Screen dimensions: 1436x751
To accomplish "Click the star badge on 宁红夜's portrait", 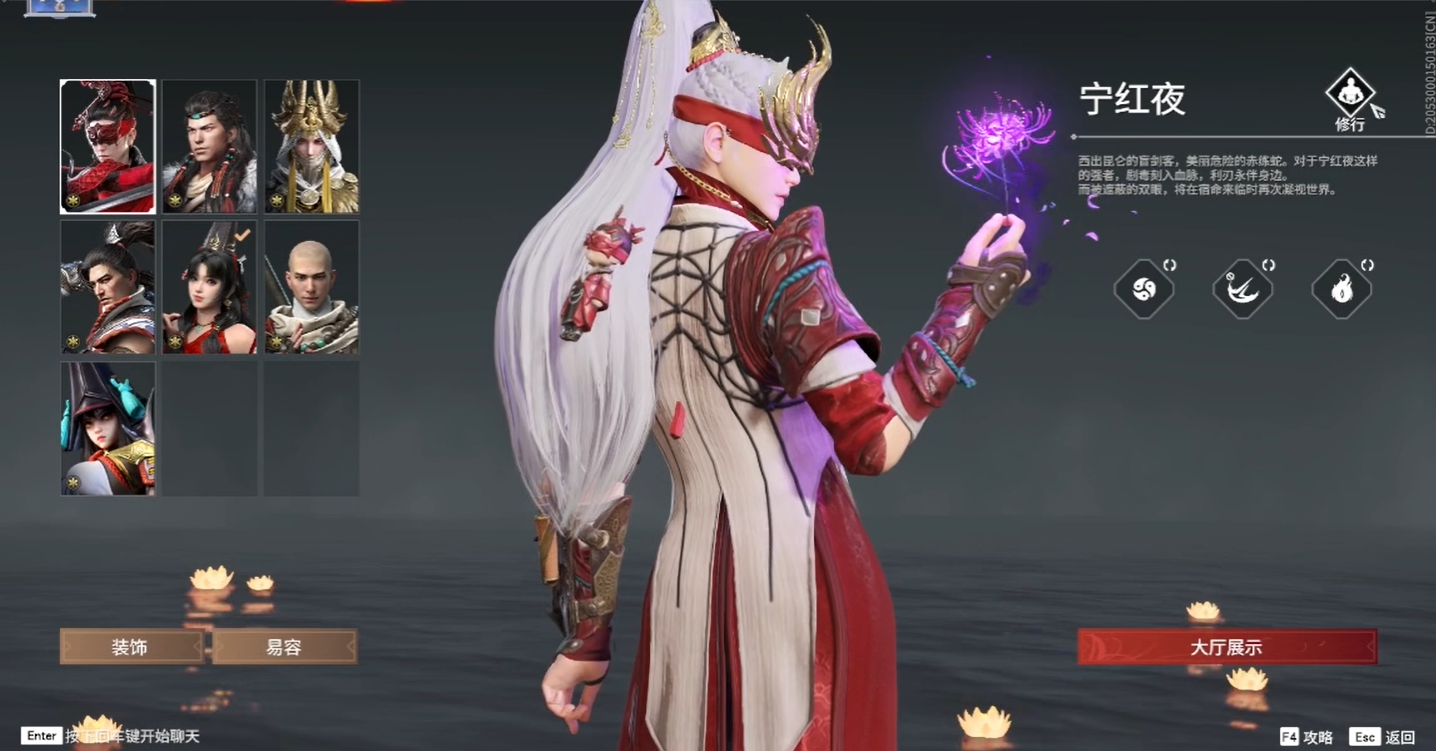I will [72, 200].
